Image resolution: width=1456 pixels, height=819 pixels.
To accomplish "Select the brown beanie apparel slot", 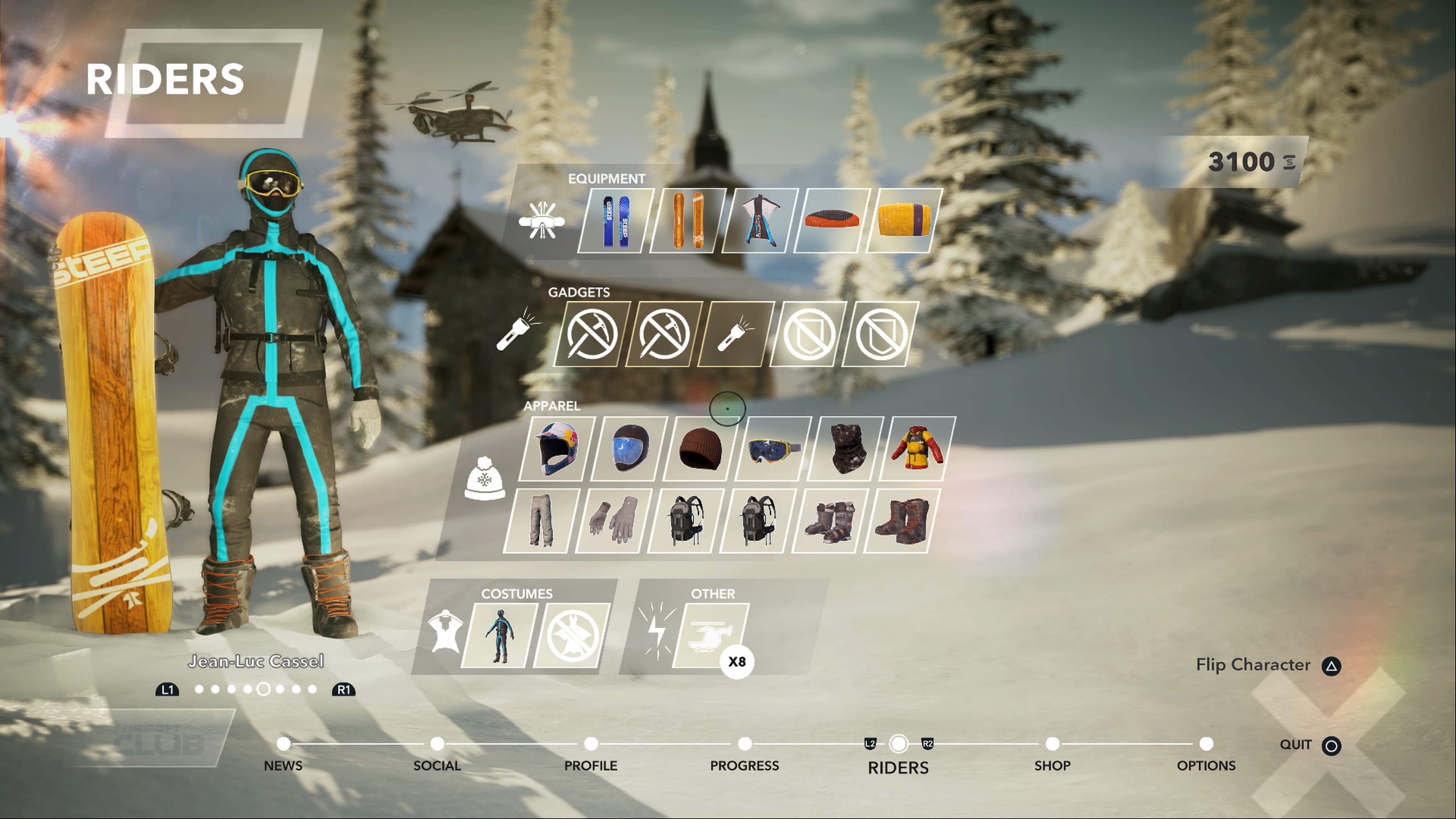I will tap(700, 449).
